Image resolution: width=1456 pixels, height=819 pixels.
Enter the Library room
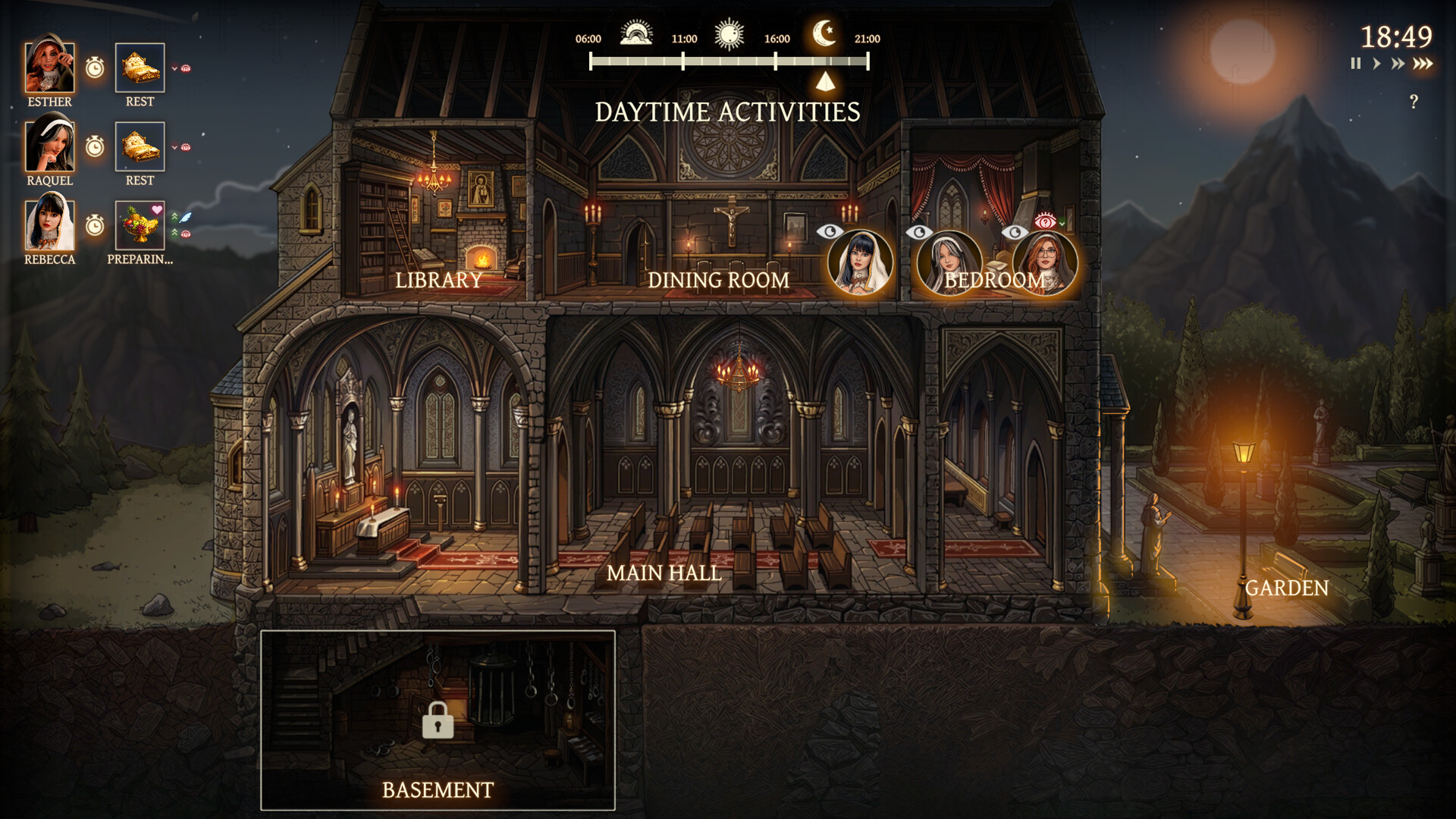[438, 280]
